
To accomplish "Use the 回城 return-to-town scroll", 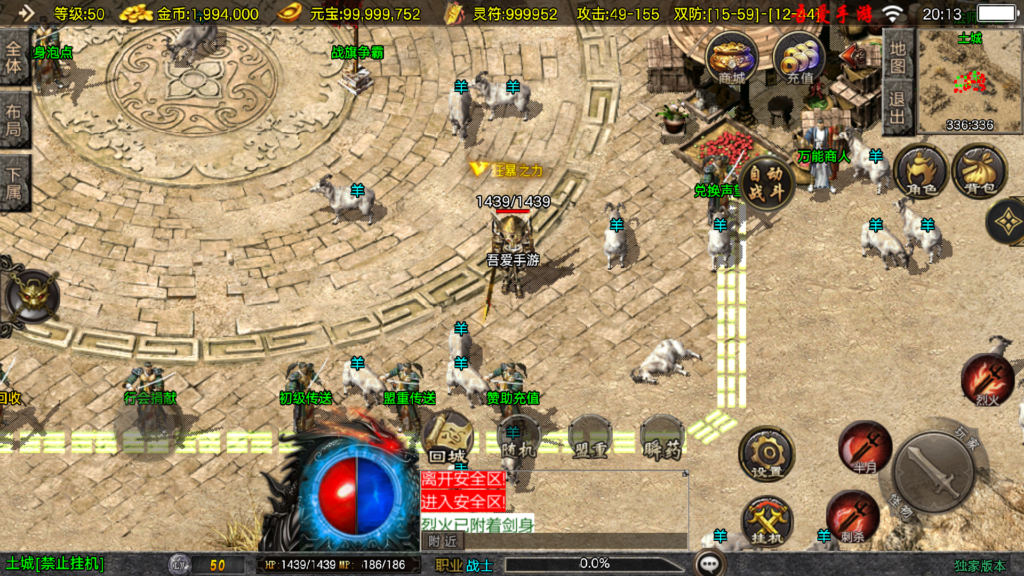I will pos(446,436).
